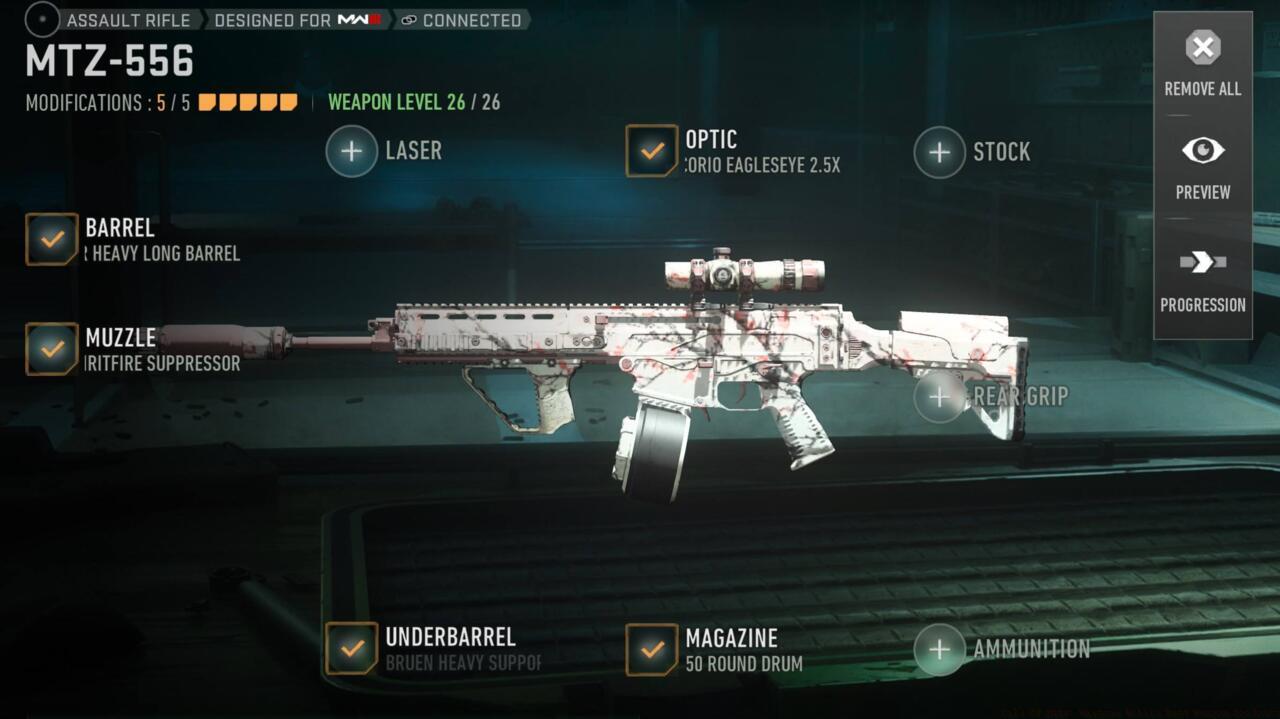Open the Underbarrel Bruen slot
Screen dimensions: 1280x719
tap(352, 649)
